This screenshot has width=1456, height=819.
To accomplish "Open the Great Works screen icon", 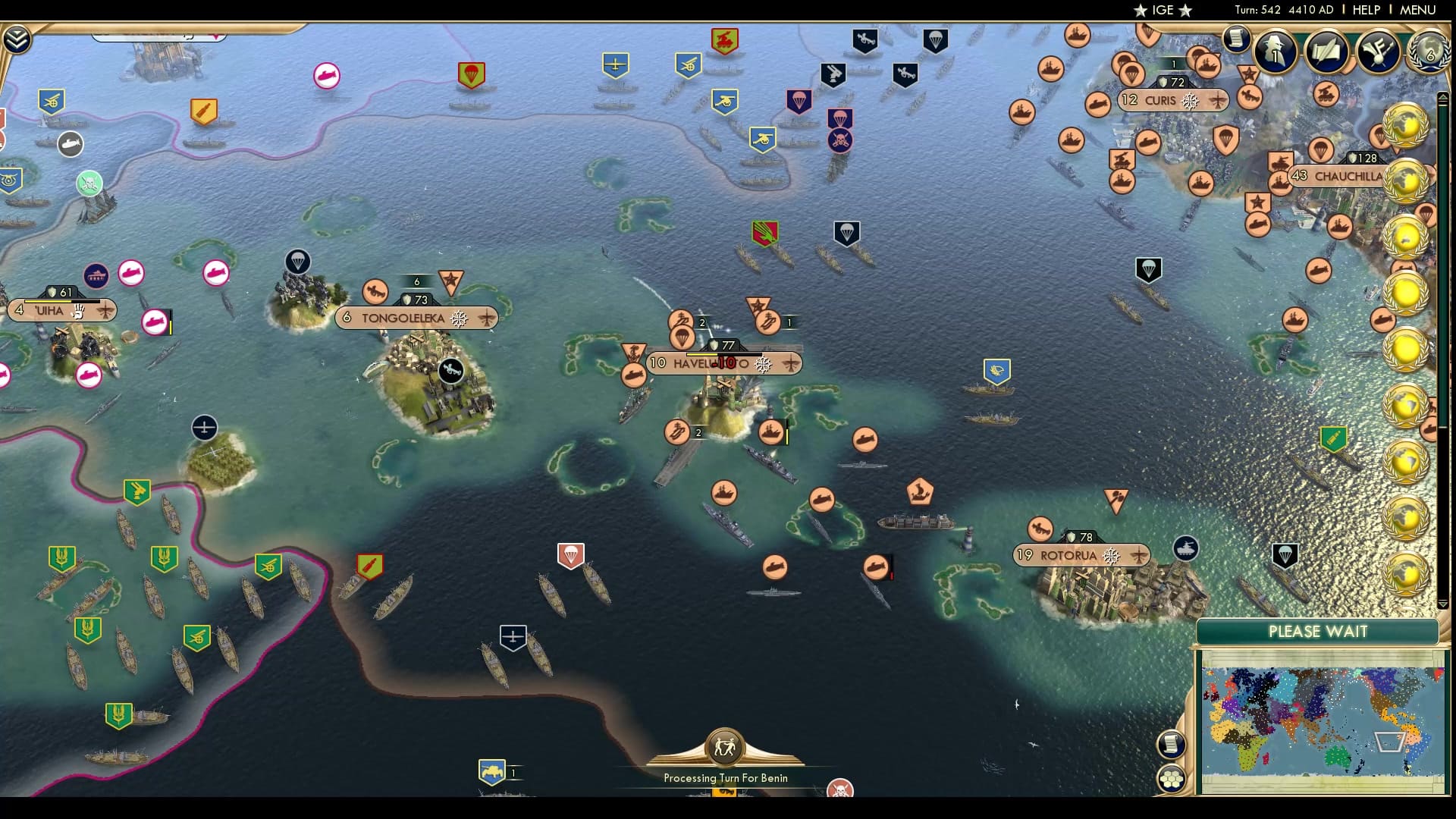I will click(x=1326, y=52).
